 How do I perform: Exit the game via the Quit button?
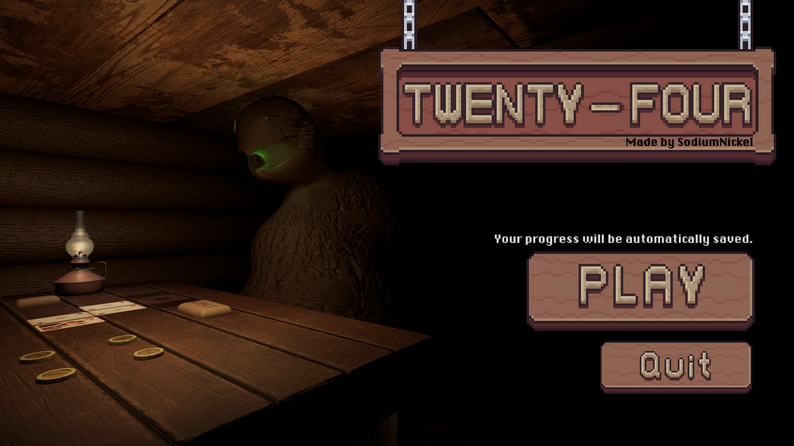click(676, 366)
